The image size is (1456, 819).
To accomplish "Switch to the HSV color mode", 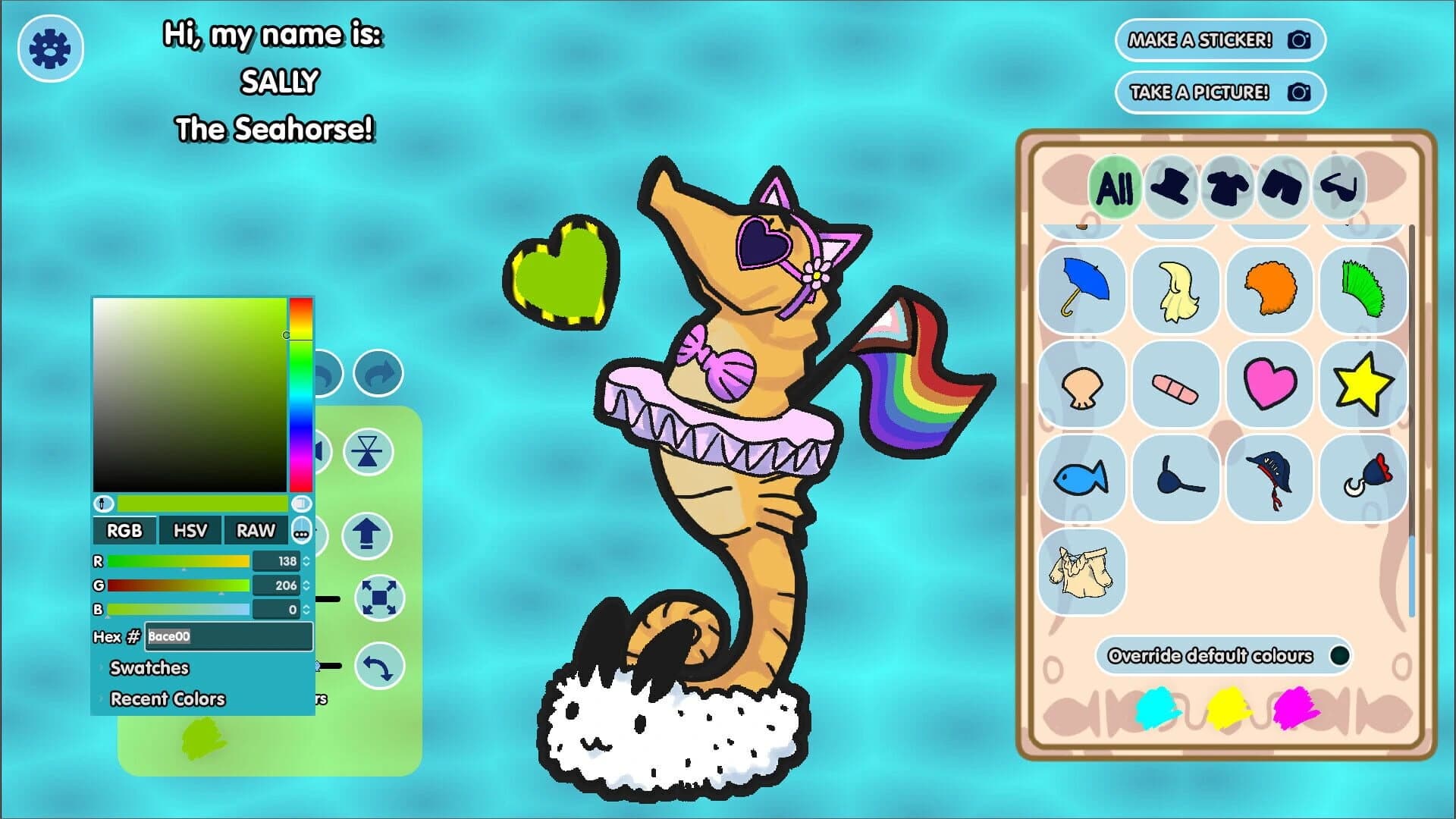I will [190, 530].
